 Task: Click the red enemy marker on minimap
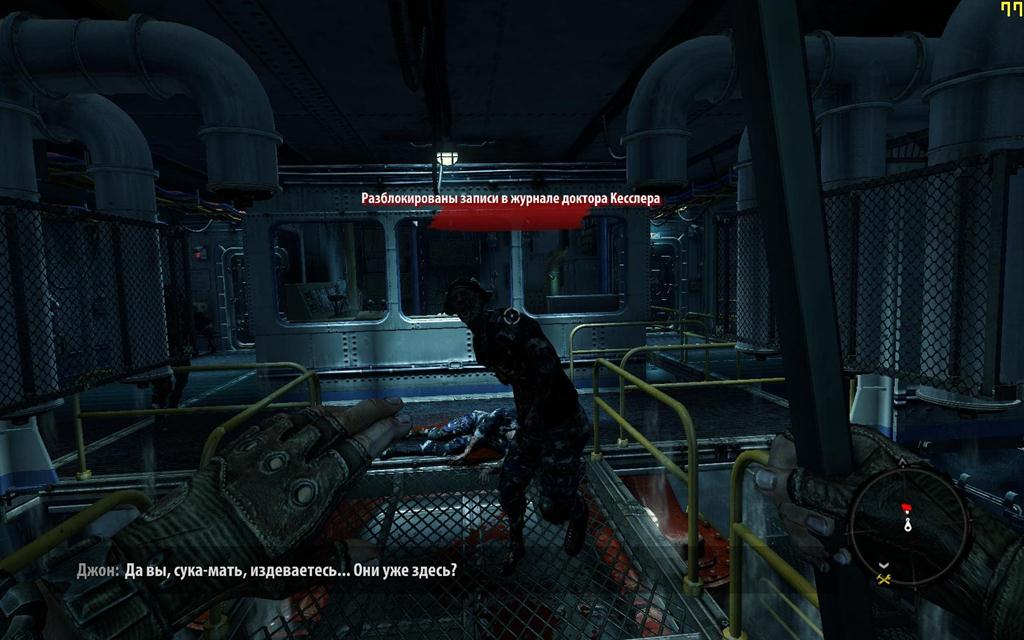907,507
